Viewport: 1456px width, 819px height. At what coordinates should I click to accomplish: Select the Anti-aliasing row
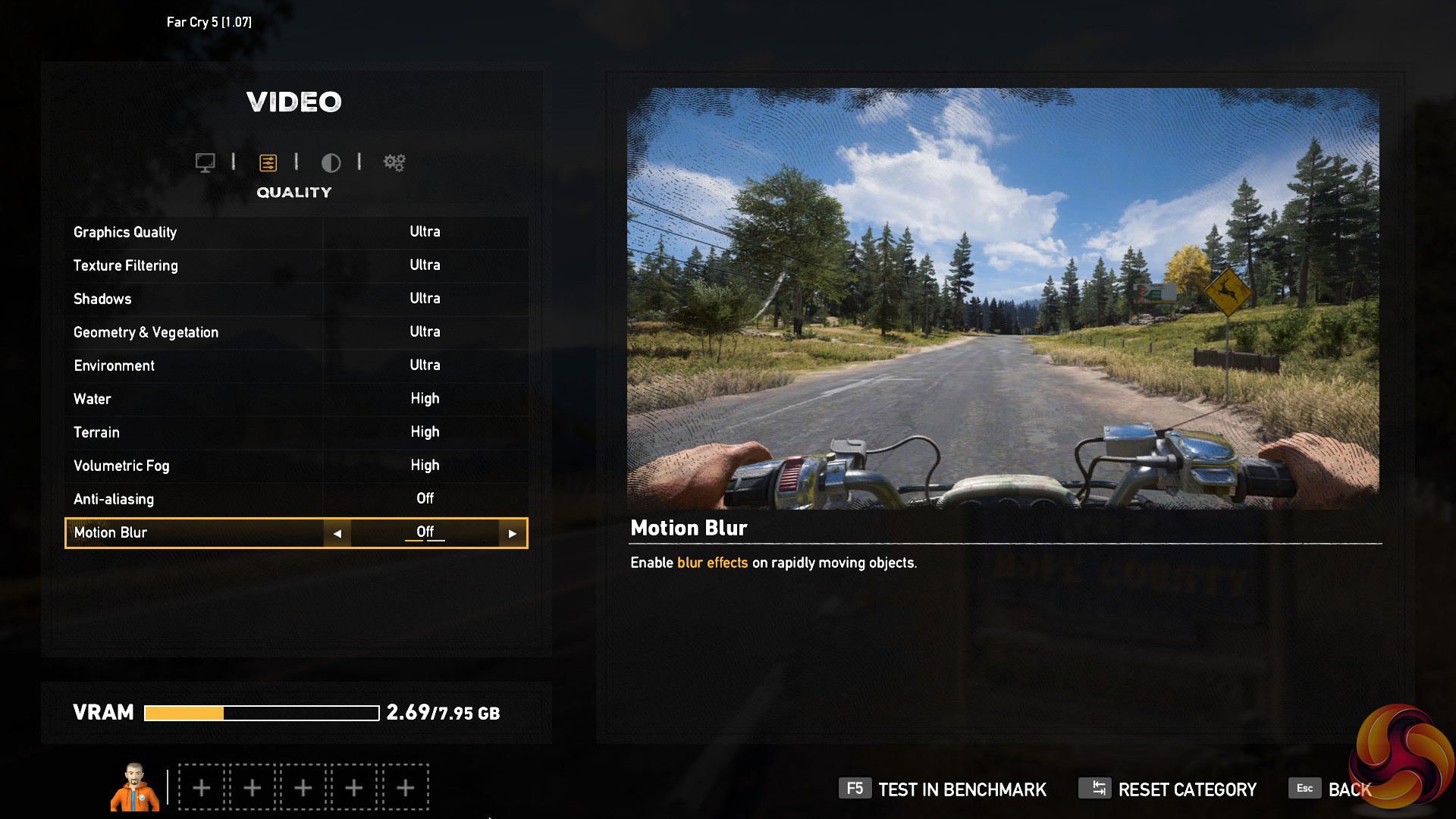coord(297,499)
